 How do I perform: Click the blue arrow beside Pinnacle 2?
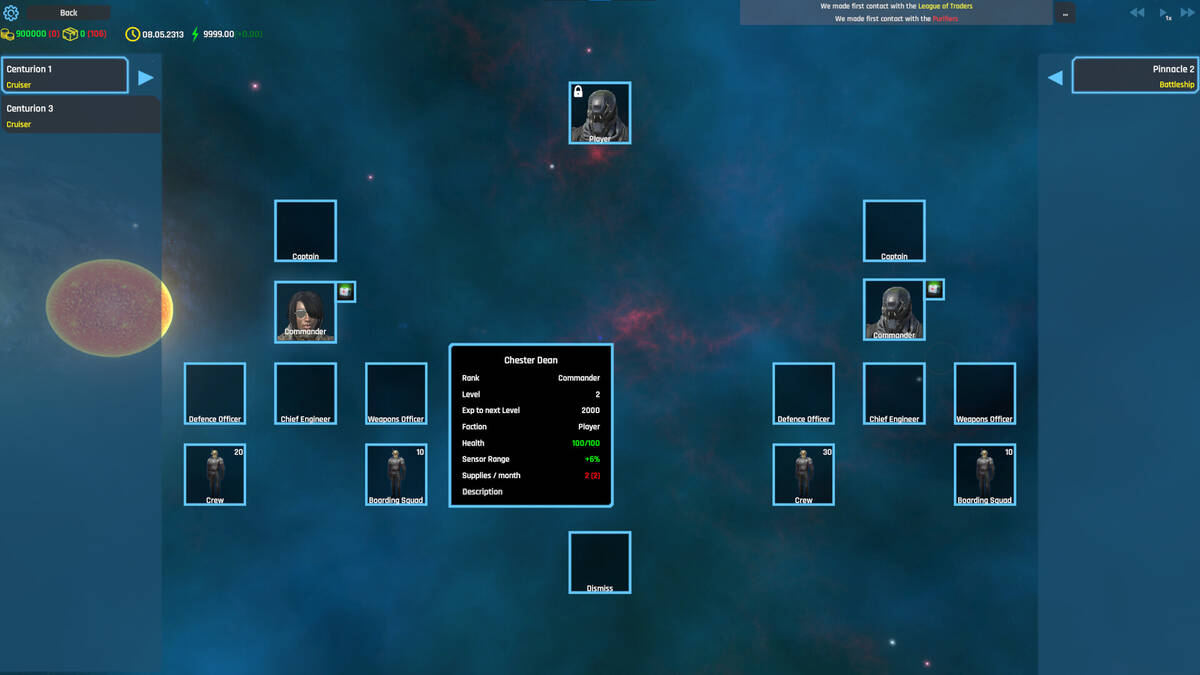[x=1054, y=77]
